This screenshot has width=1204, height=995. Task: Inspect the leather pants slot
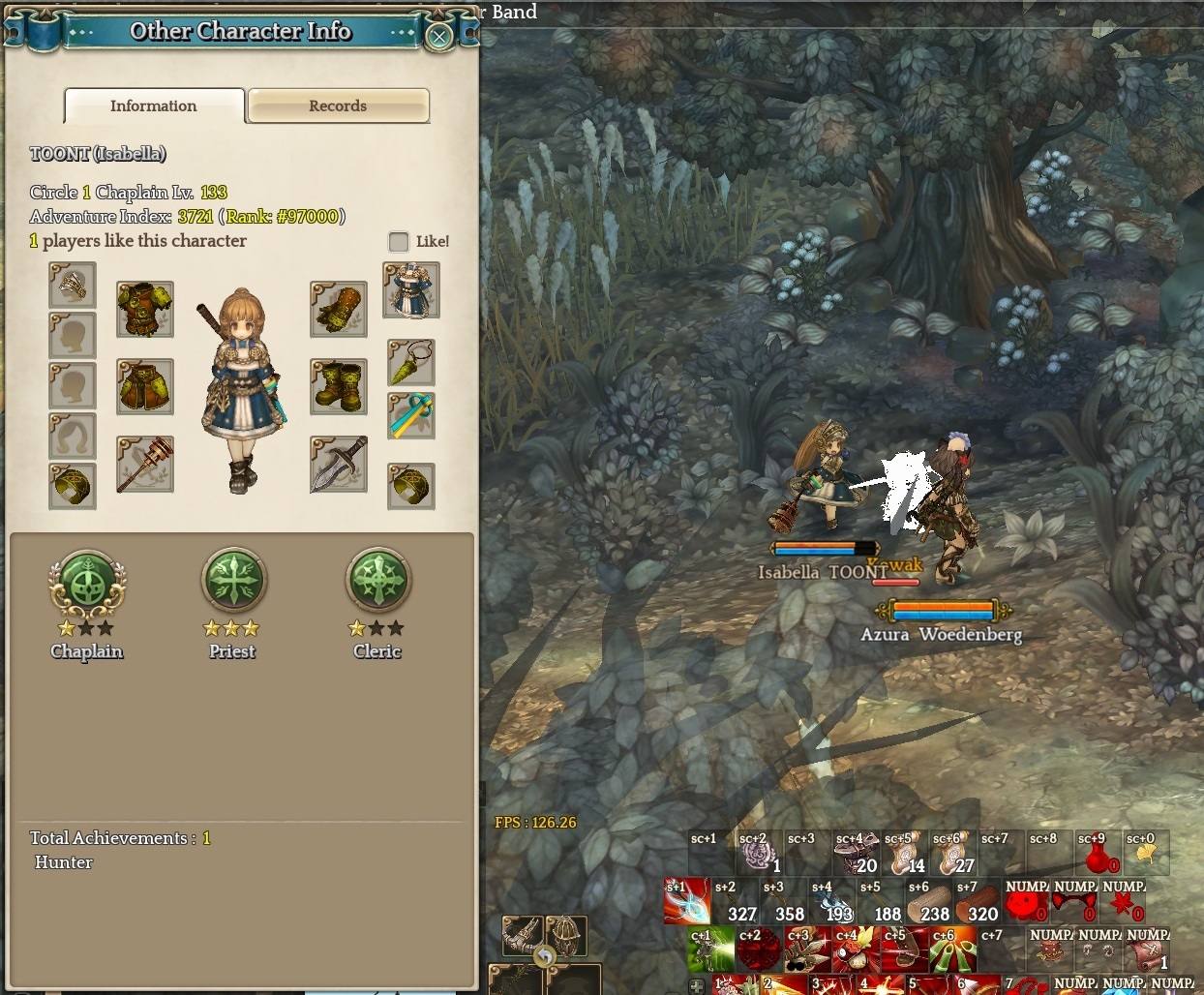coord(145,386)
